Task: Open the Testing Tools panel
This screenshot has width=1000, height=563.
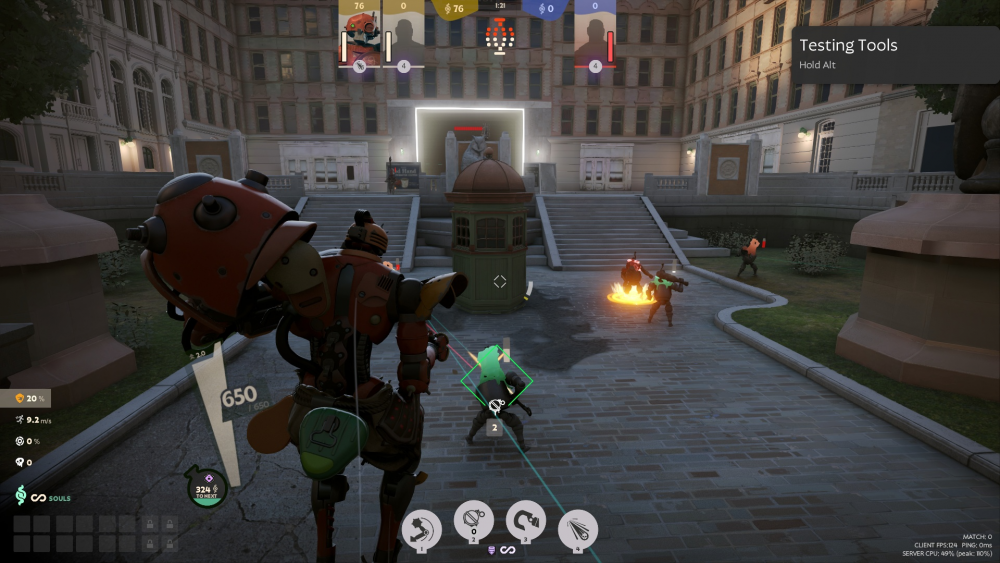Action: pos(895,53)
